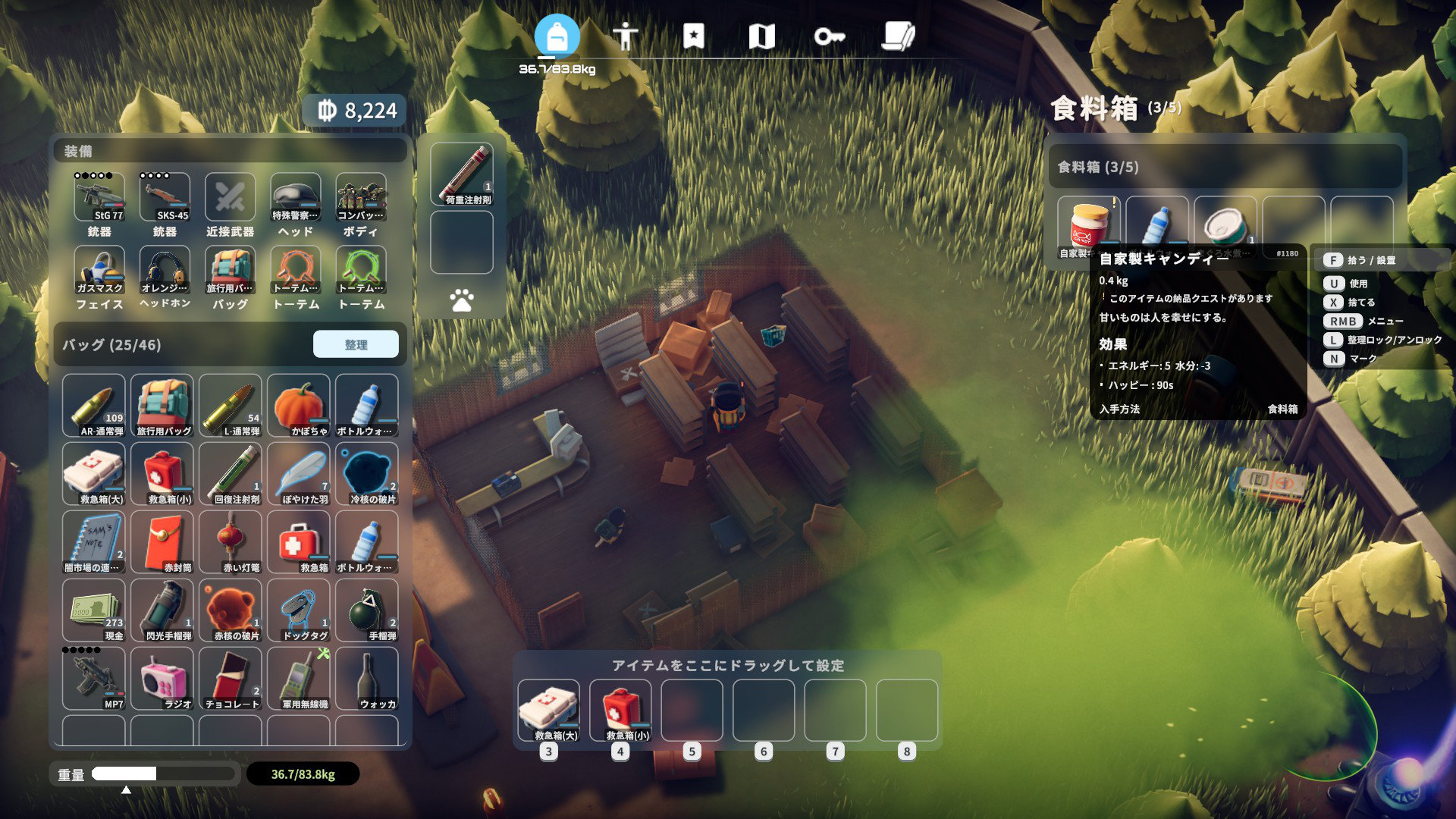Screen dimensions: 1456x819
Task: Select the pumpkin in the bag
Action: pyautogui.click(x=298, y=405)
